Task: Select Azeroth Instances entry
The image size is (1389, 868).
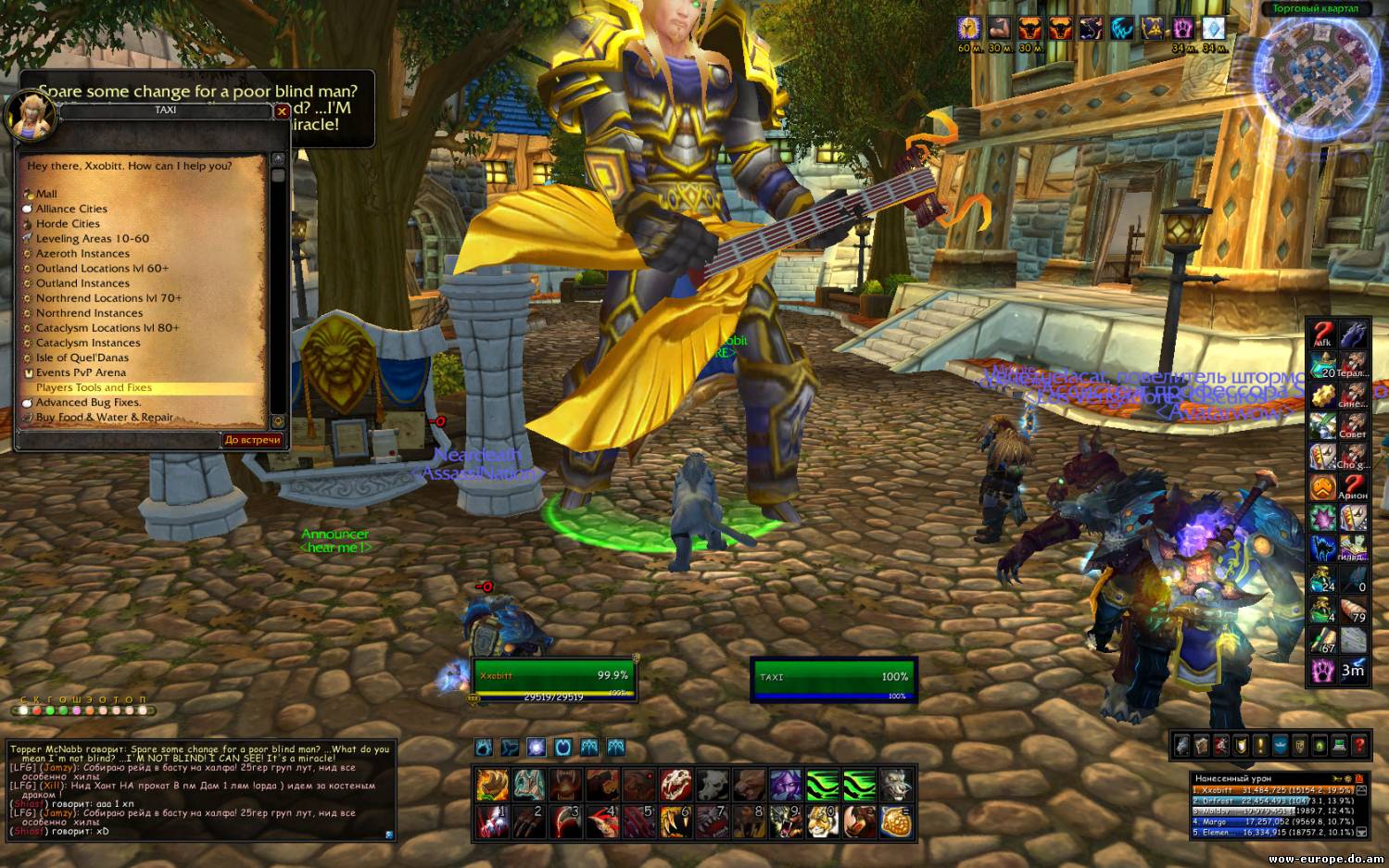Action: tap(82, 253)
